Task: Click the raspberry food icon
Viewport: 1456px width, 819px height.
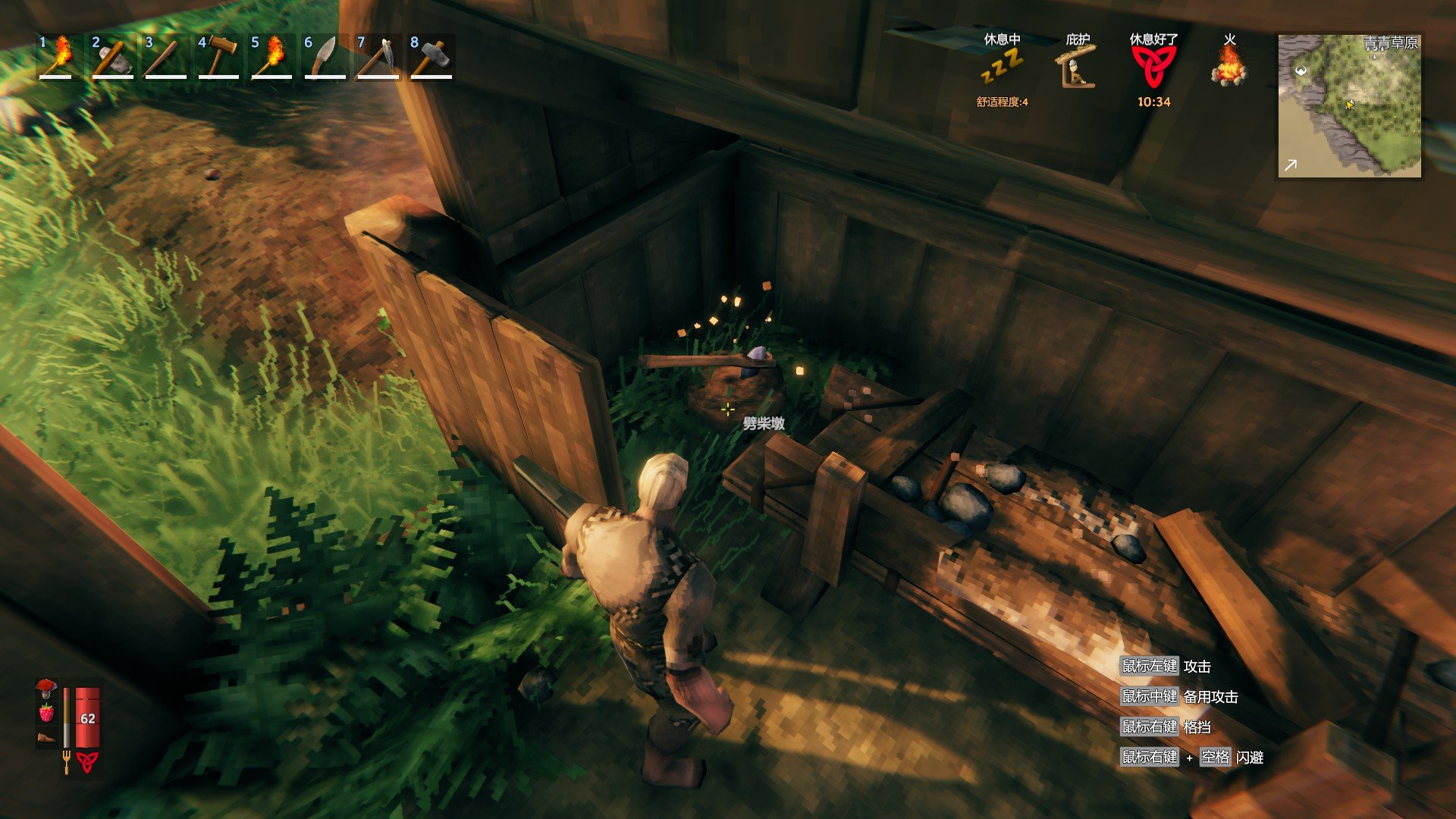Action: click(x=46, y=713)
